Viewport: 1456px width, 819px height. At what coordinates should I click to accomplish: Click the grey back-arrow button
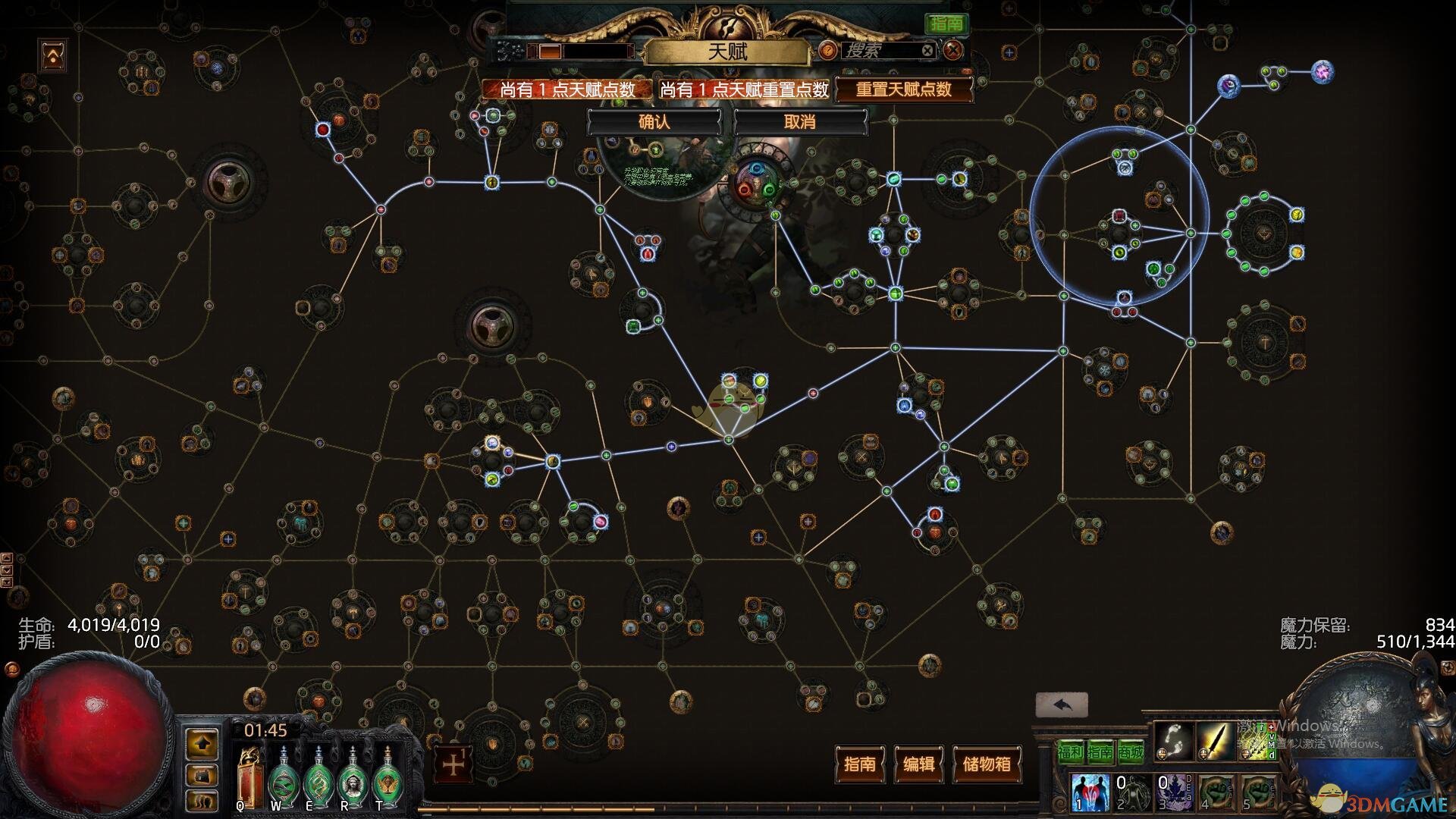coord(1062,705)
